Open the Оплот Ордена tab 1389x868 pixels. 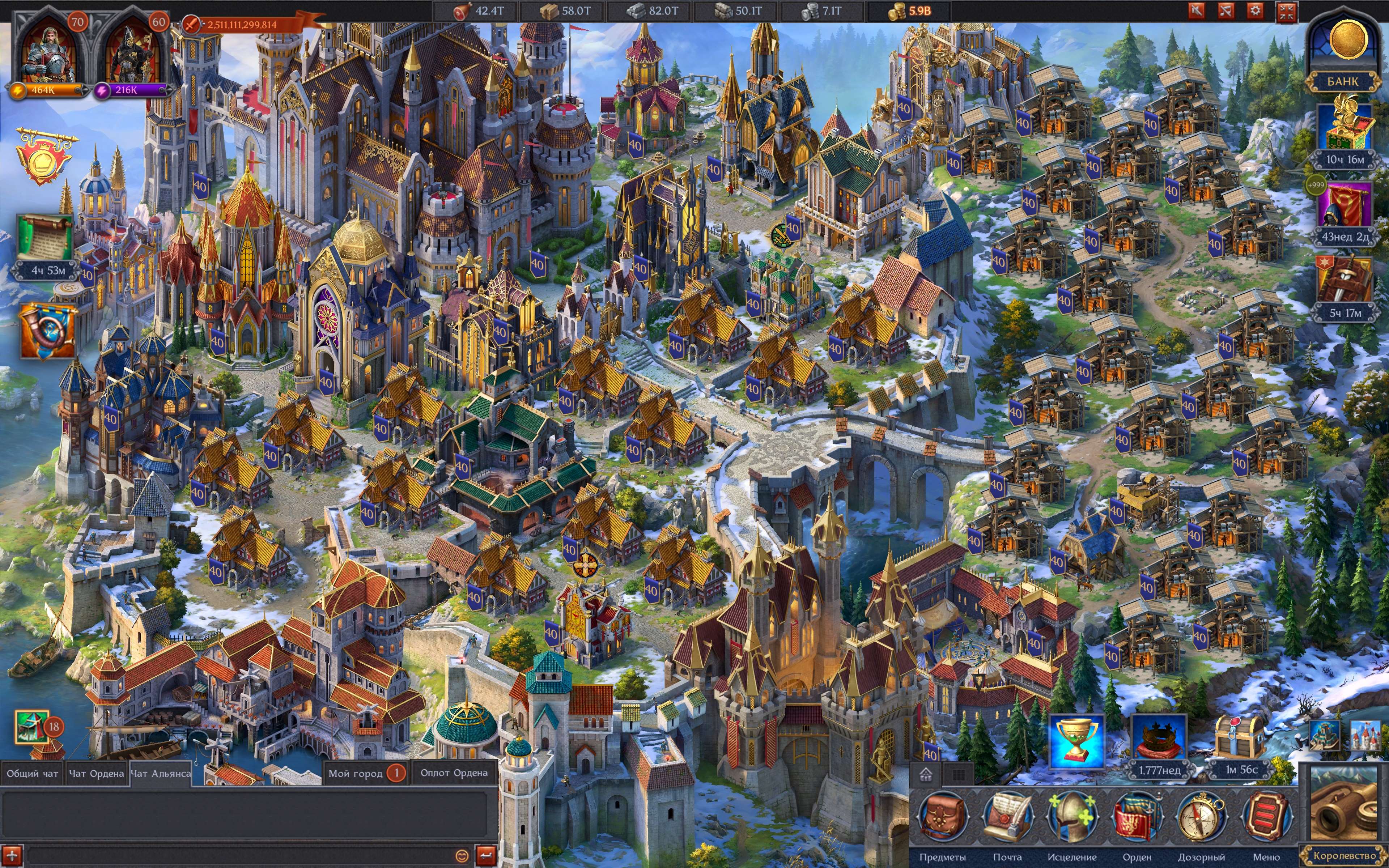pos(454,773)
